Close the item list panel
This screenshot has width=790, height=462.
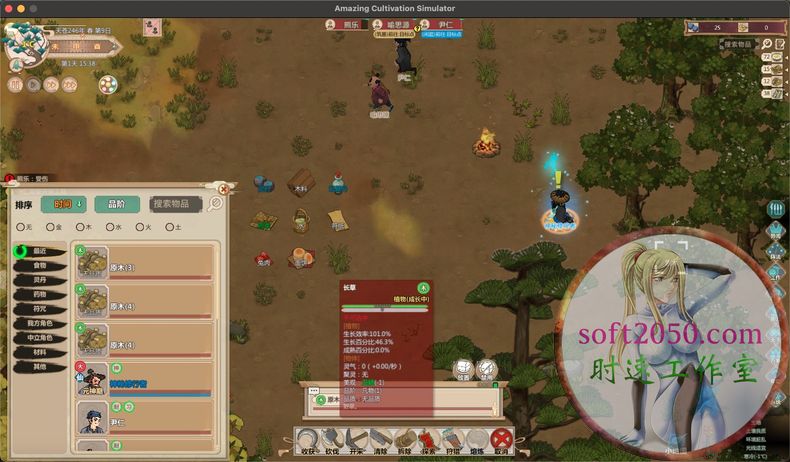[x=224, y=188]
